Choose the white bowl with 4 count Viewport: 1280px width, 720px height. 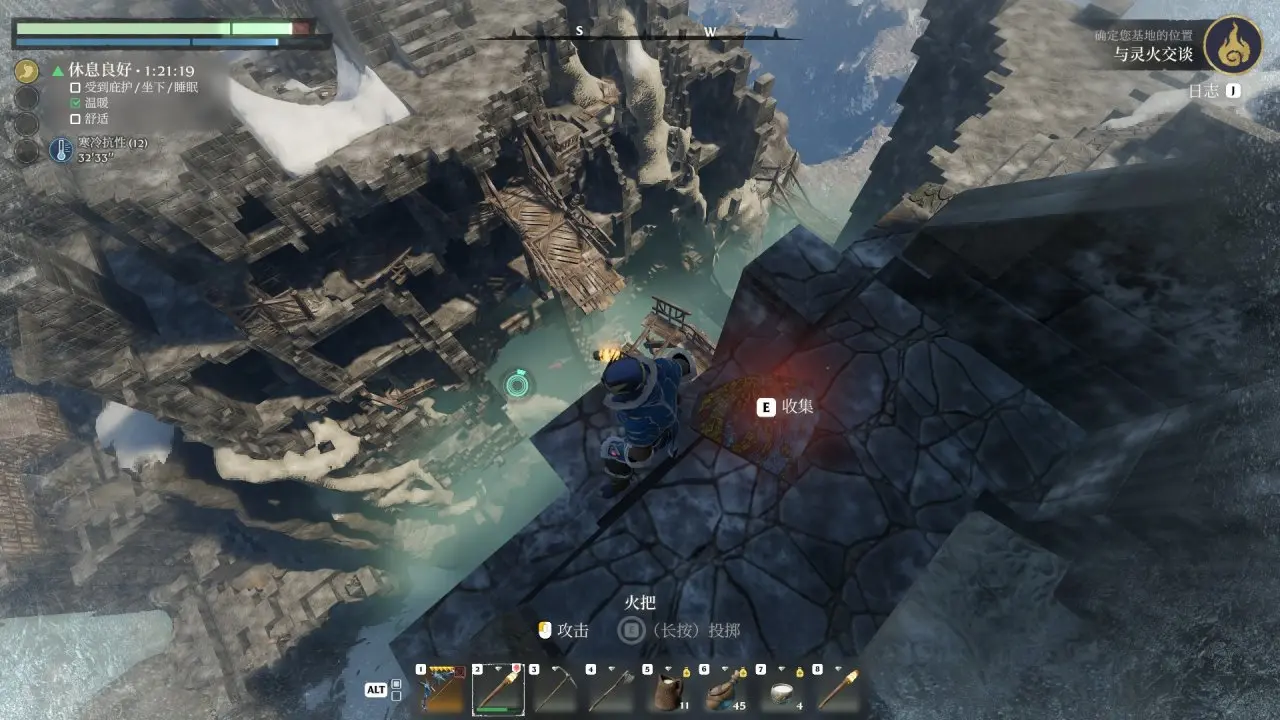783,689
